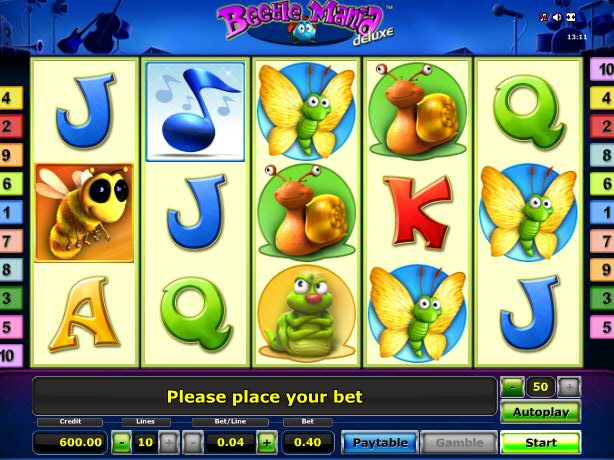Switch to fullscreen mode
Image resolution: width=614 pixels, height=460 pixels.
click(571, 17)
